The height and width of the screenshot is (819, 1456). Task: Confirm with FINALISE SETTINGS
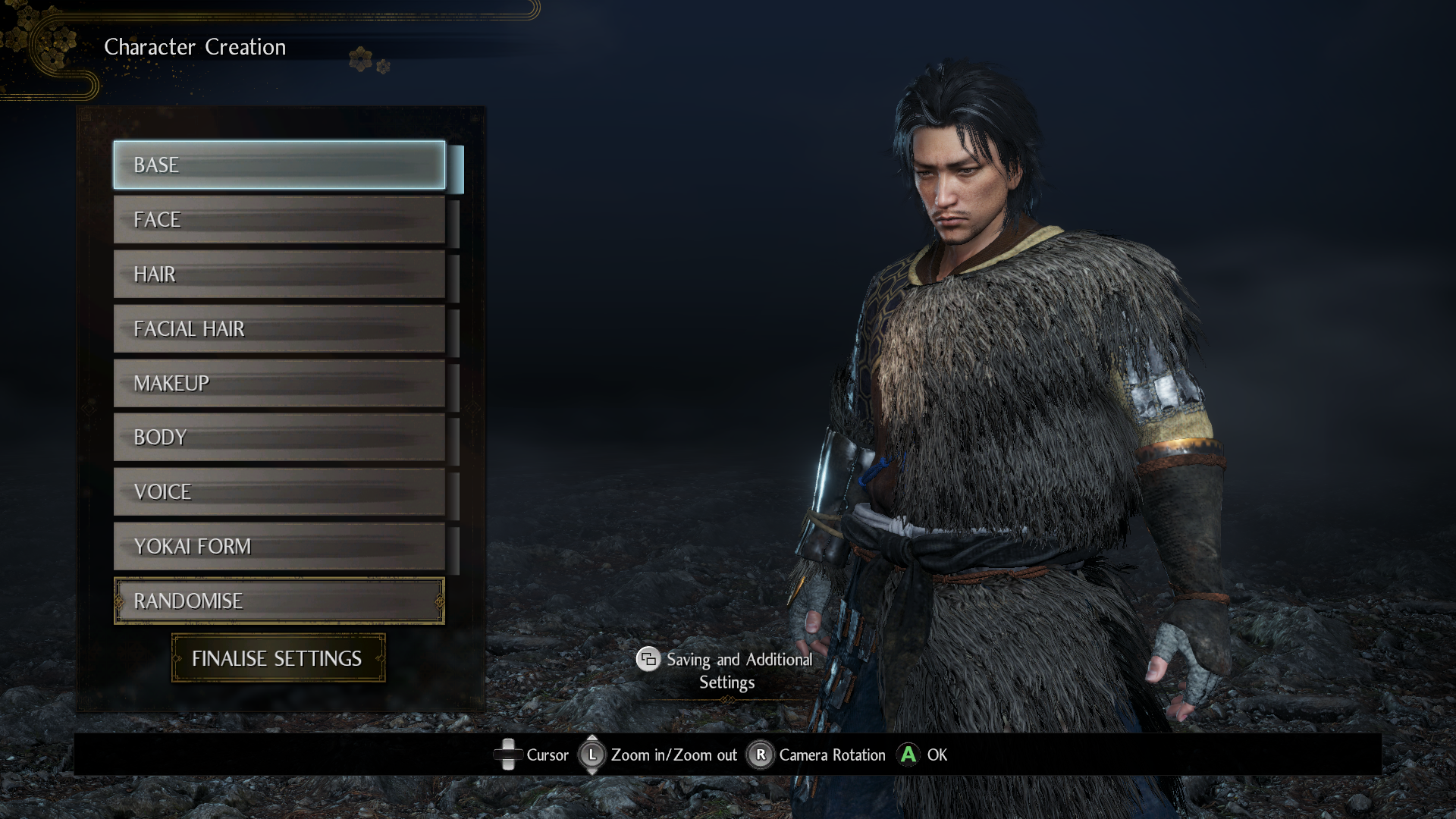(x=278, y=658)
